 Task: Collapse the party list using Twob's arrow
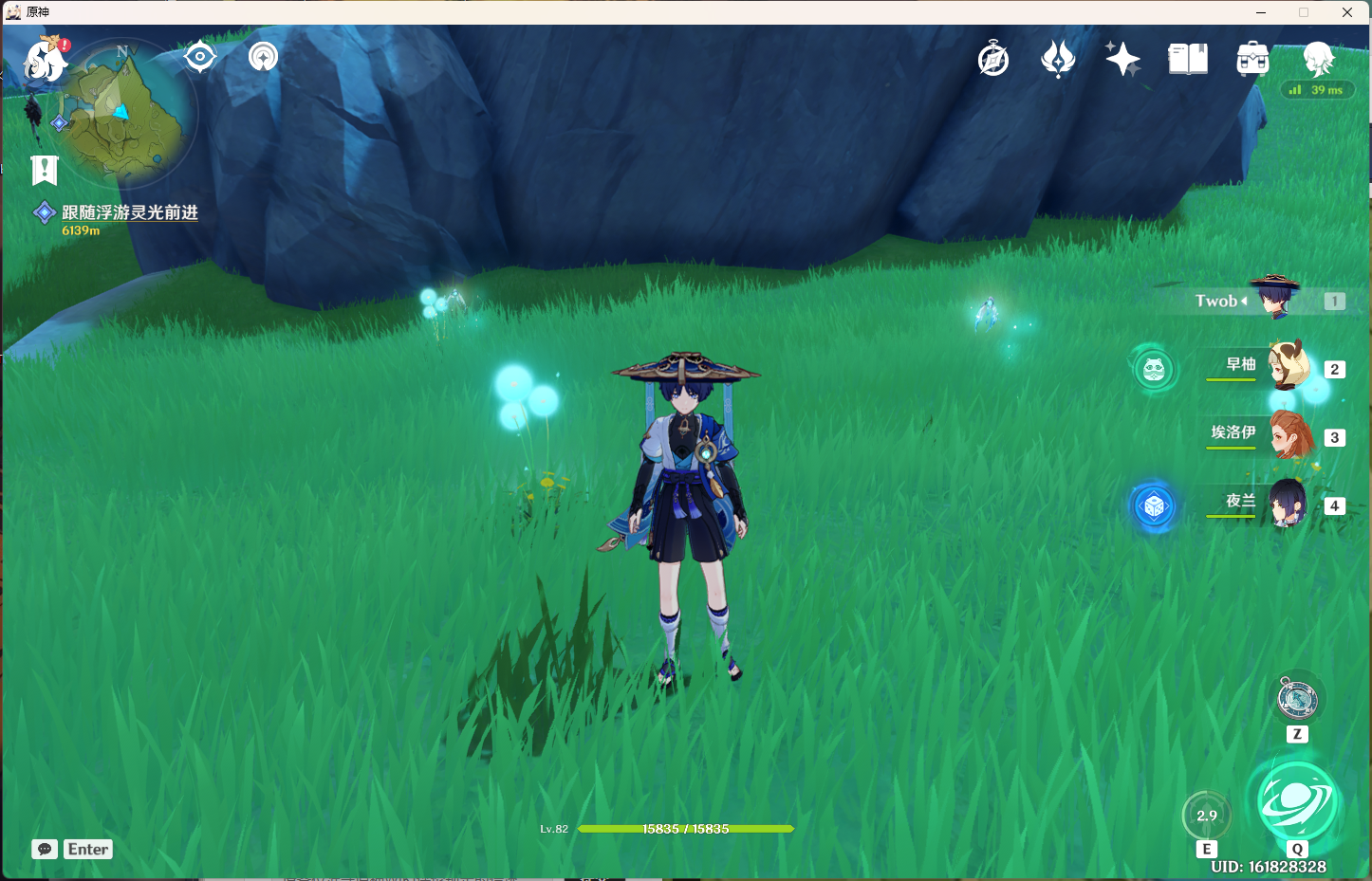click(1245, 301)
